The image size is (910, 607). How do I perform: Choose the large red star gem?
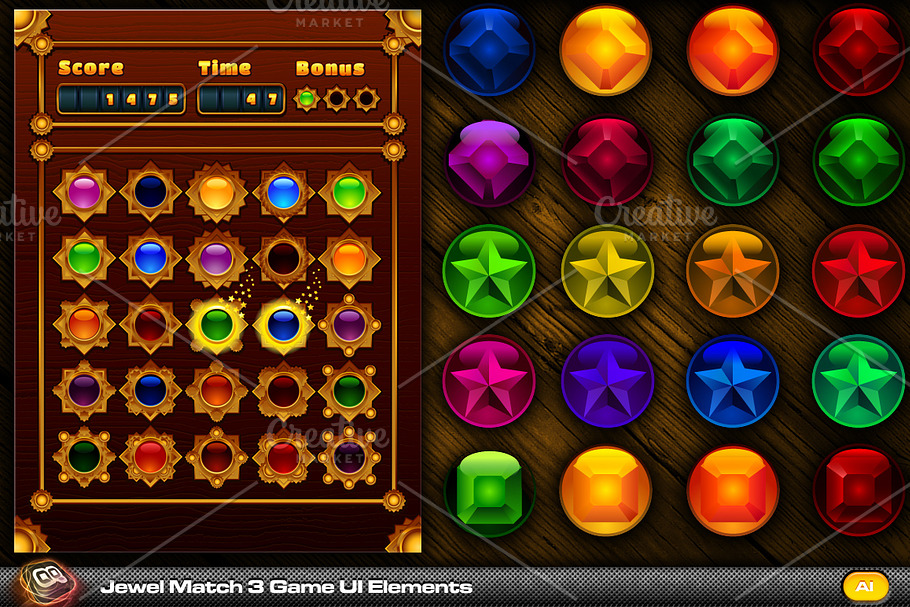858,271
